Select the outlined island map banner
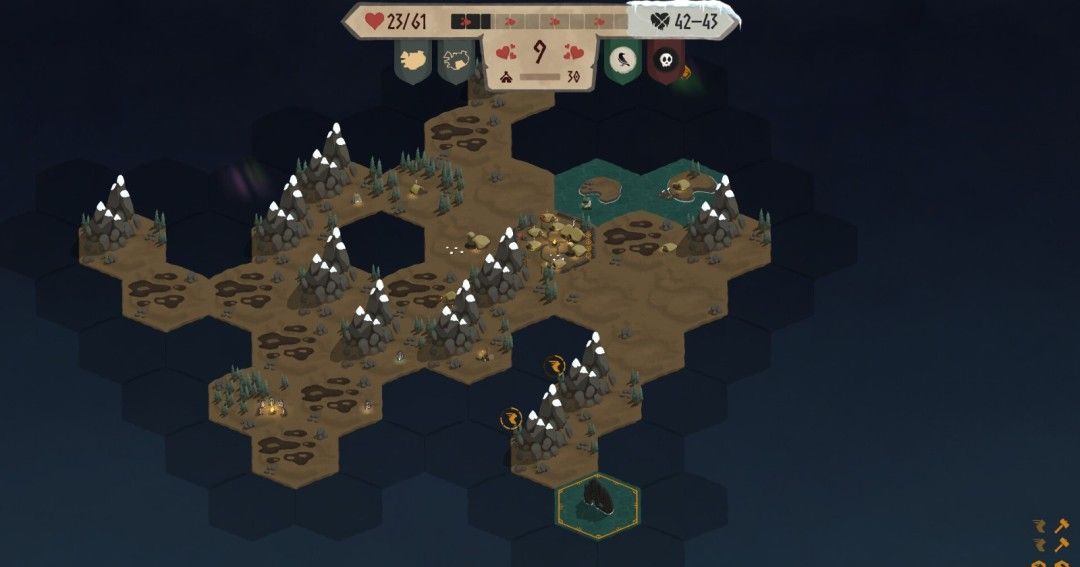This screenshot has height=567, width=1080. point(457,60)
